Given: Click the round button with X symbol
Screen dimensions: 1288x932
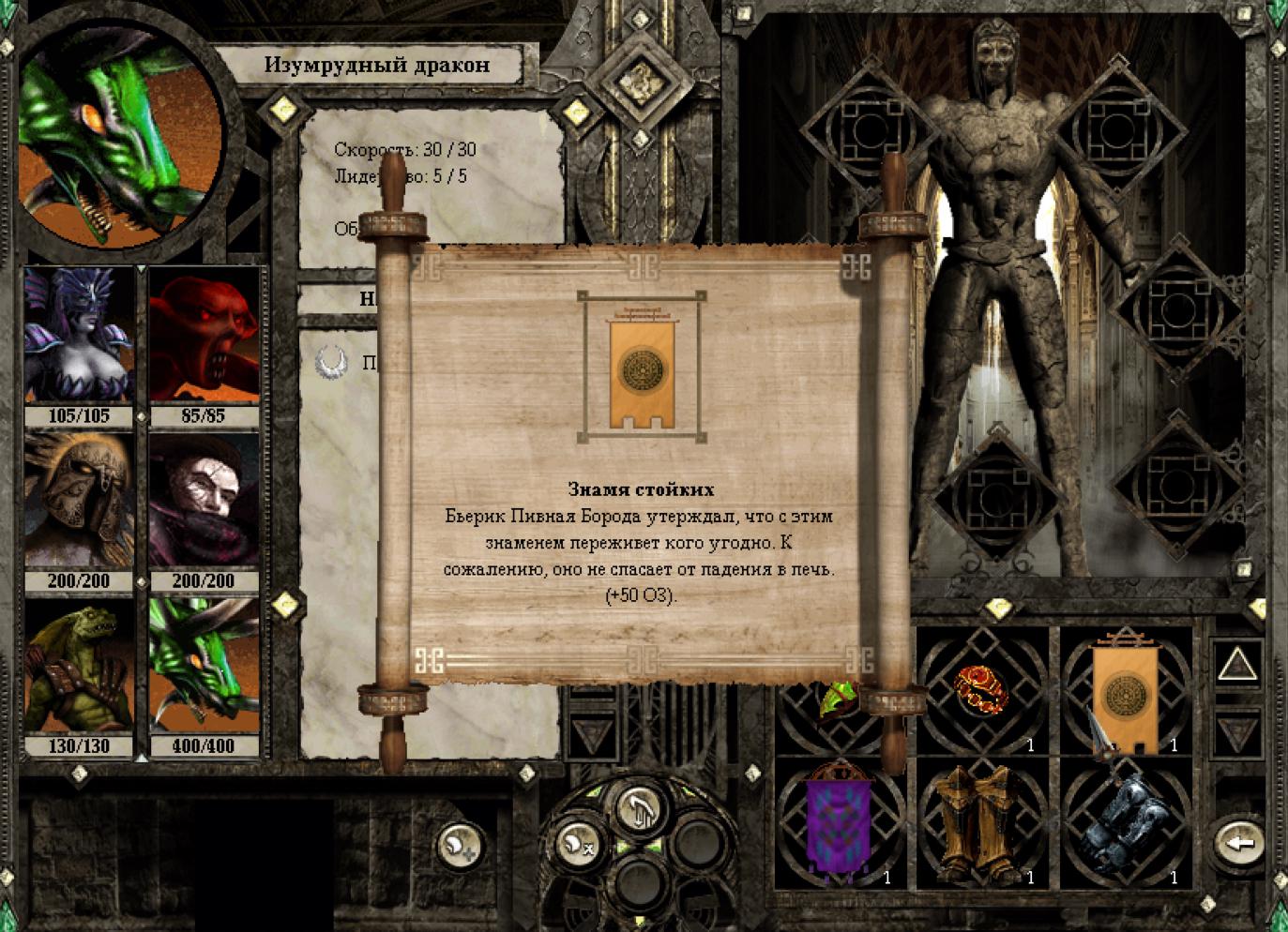Looking at the screenshot, I should tap(576, 844).
